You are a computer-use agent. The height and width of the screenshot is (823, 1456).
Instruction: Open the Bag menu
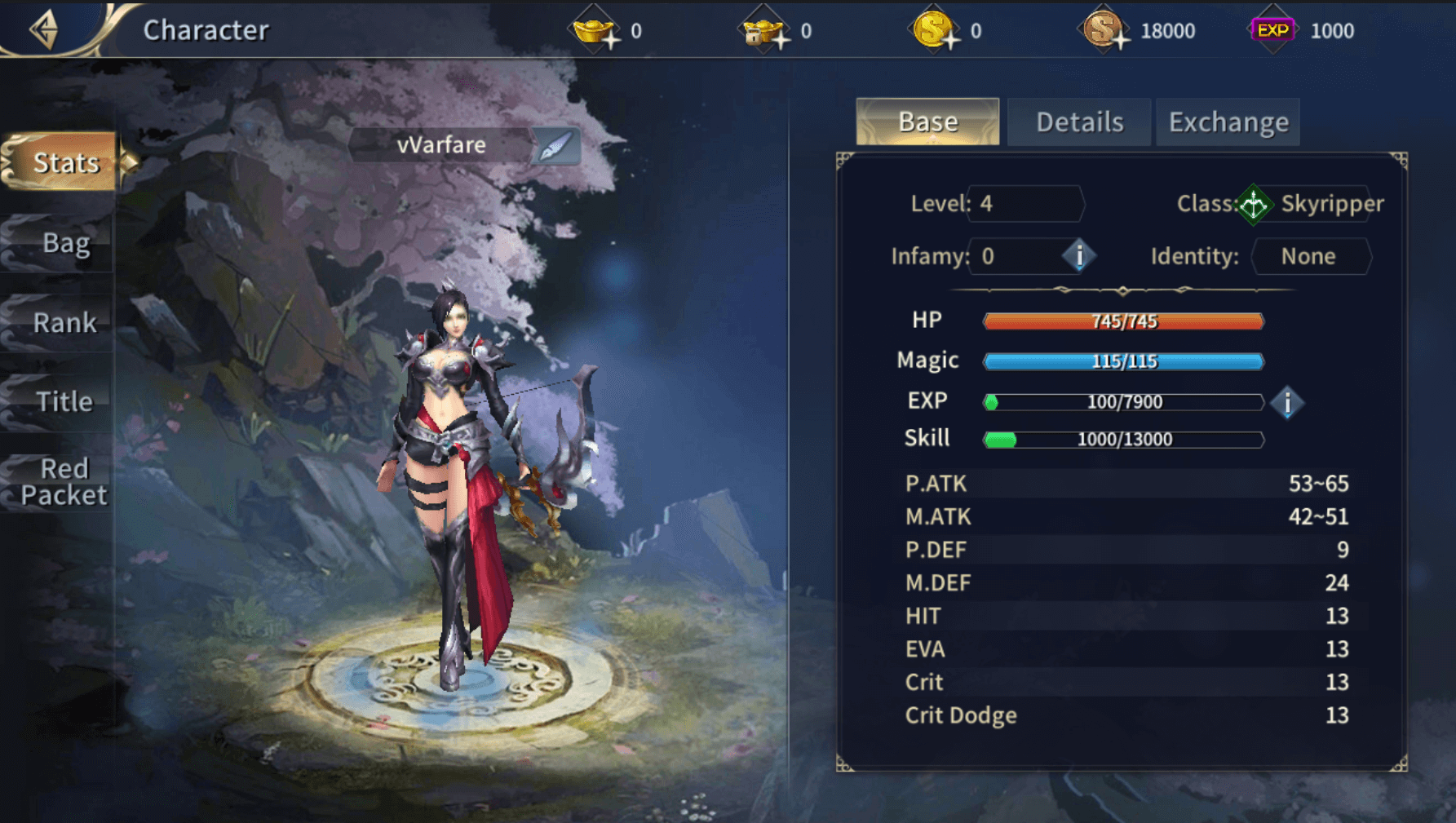65,242
